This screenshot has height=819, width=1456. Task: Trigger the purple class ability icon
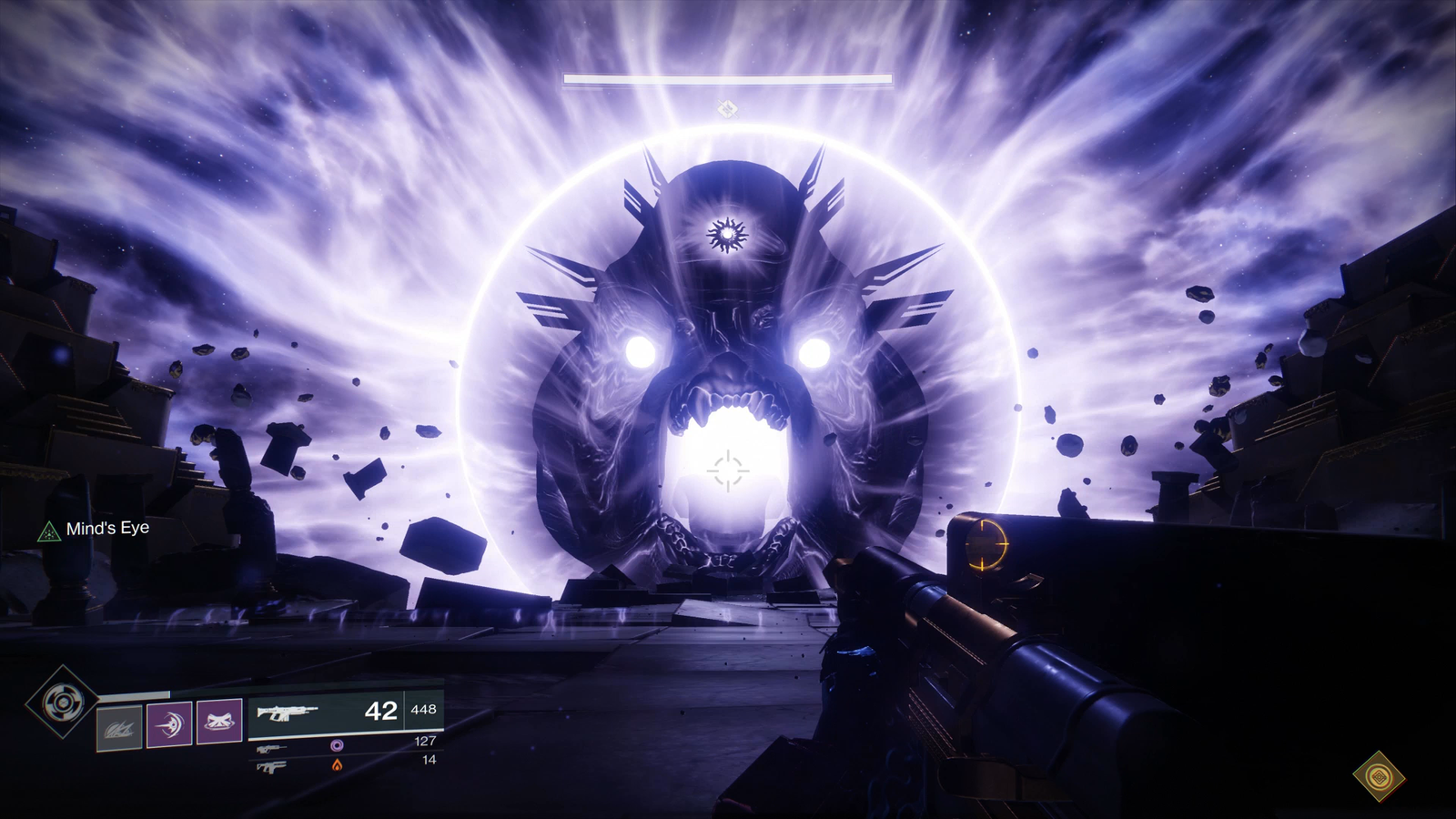click(219, 722)
